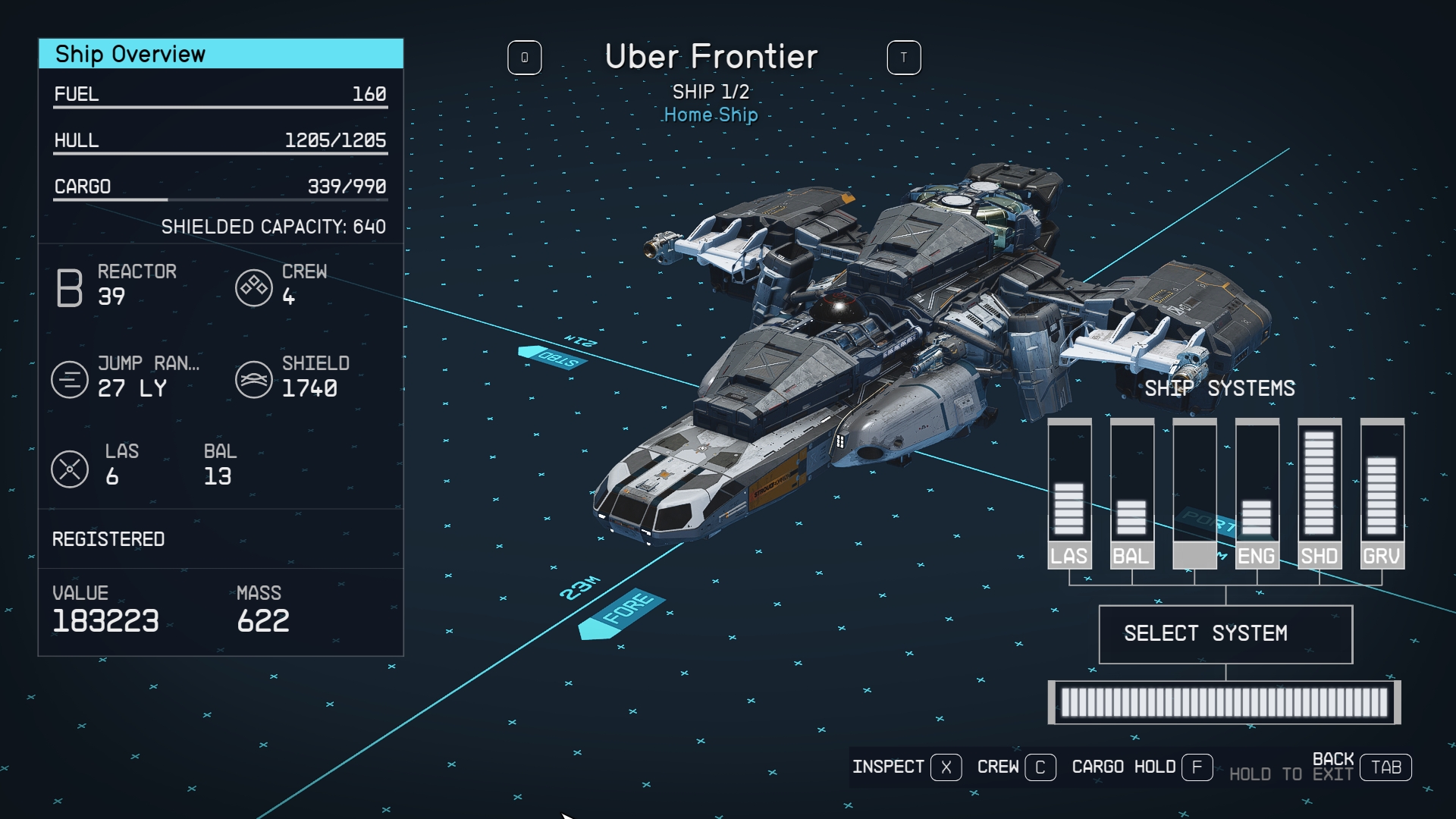Click the Back option to exit
Screen dimensions: 1456x819
tap(1360, 767)
